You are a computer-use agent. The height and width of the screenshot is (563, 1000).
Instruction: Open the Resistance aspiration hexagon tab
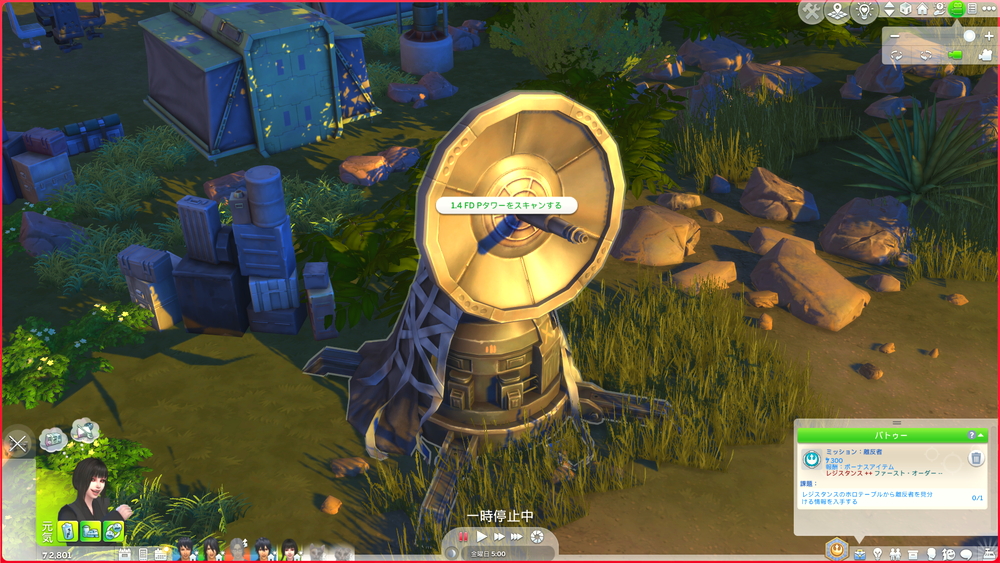pos(836,549)
